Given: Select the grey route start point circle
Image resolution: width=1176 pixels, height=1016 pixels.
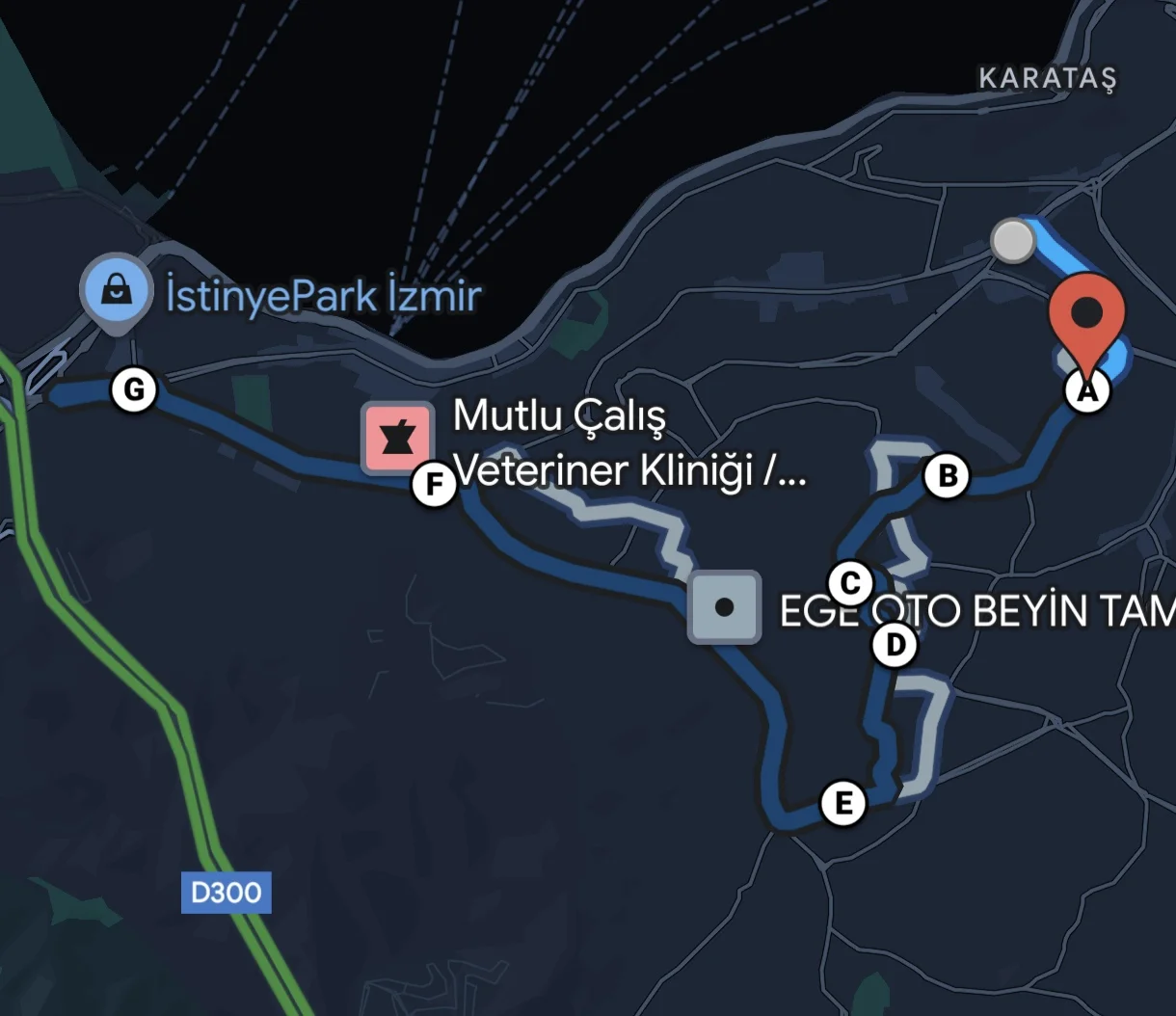Looking at the screenshot, I should [1012, 241].
